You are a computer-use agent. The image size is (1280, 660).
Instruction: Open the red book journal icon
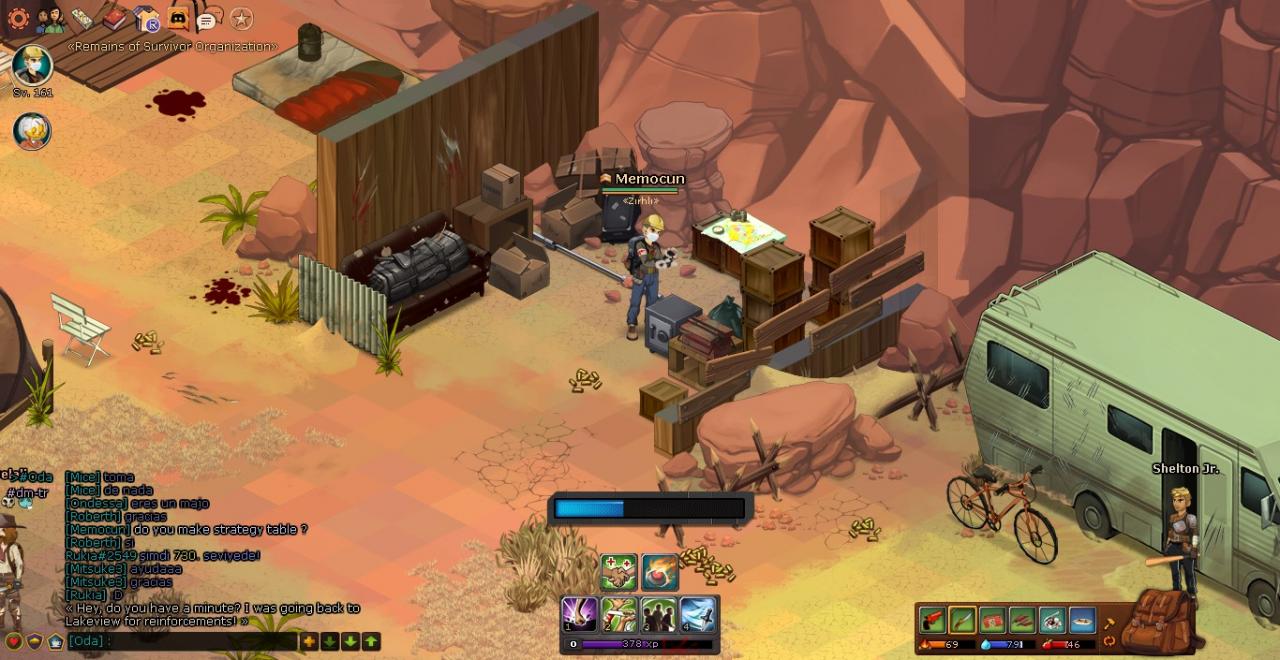114,18
